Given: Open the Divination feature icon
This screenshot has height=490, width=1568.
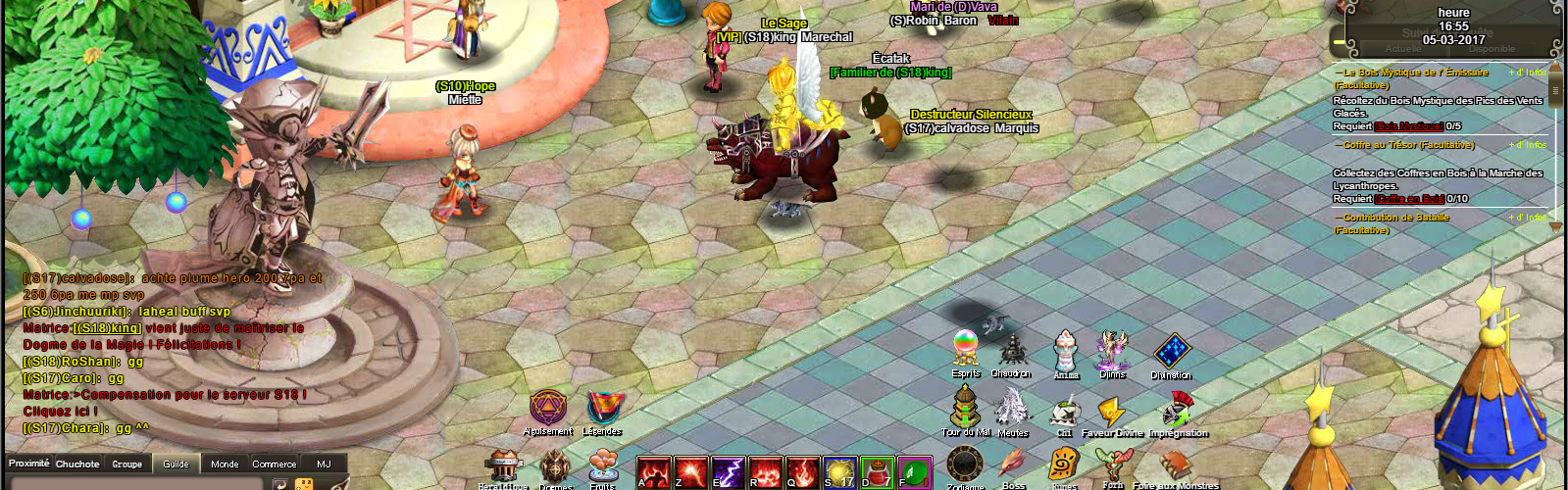Looking at the screenshot, I should coord(1171,351).
